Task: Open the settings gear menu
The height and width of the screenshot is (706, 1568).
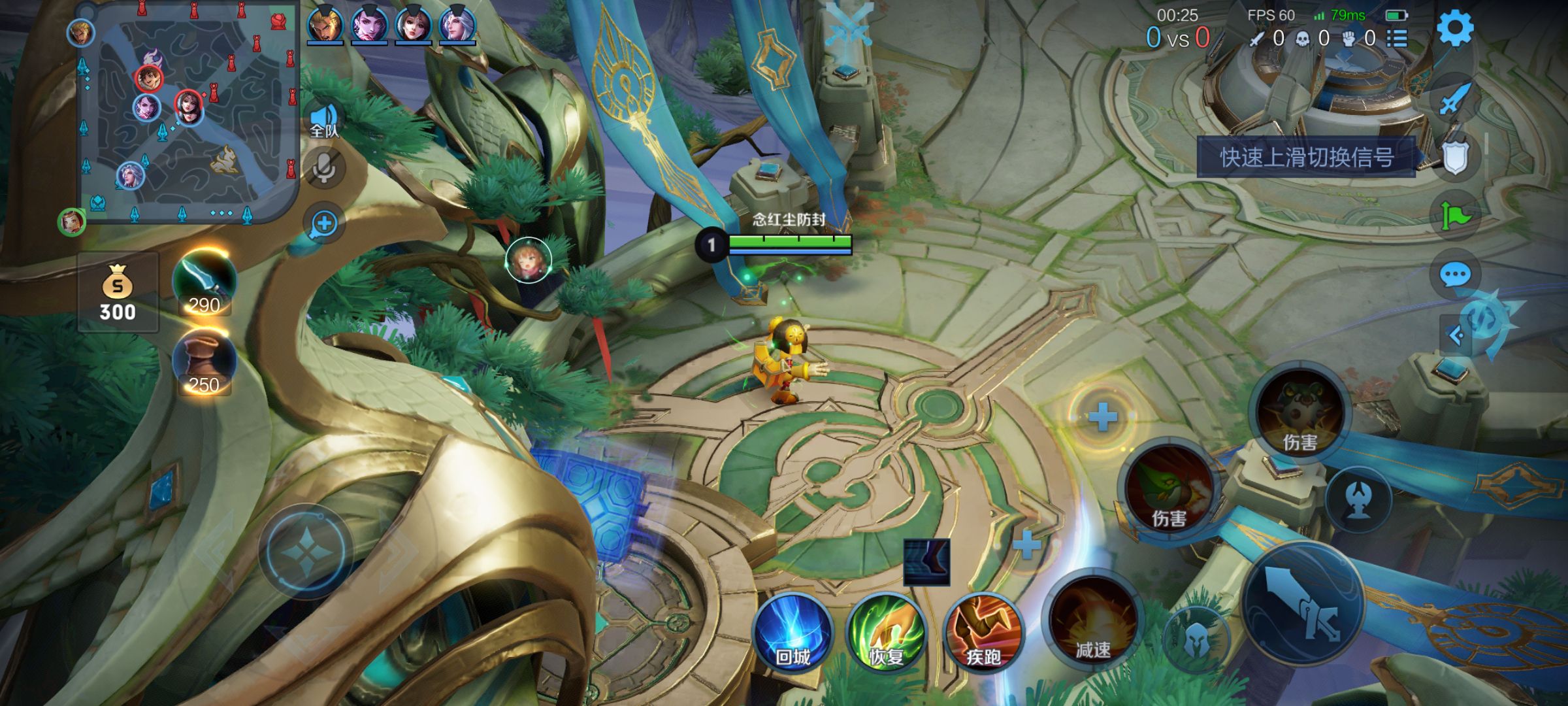Action: [1455, 29]
